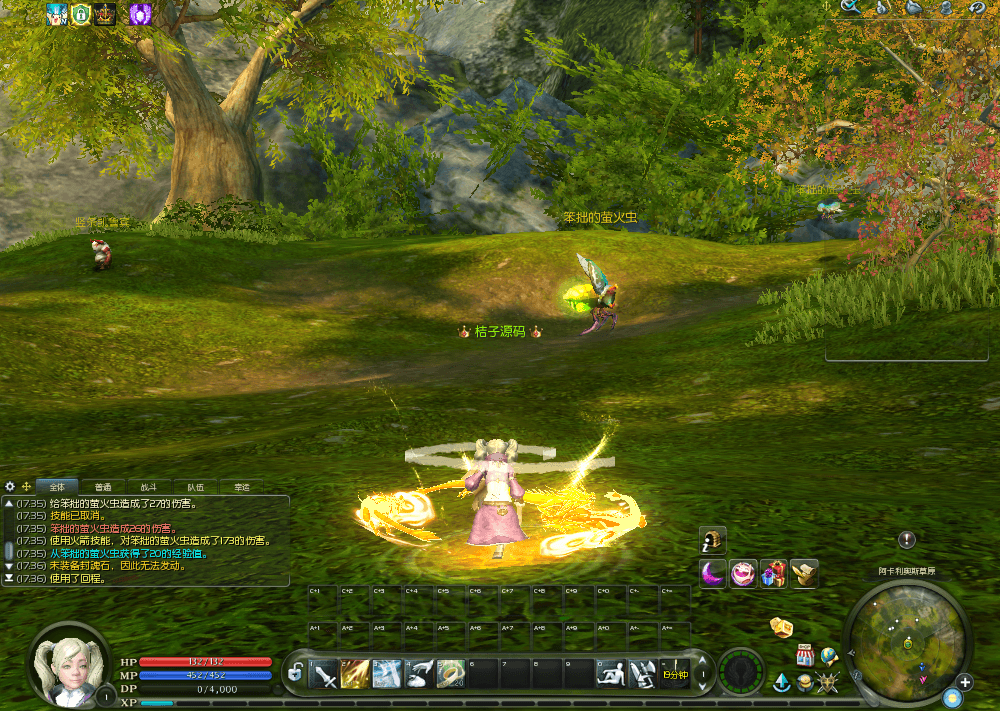
Task: Open the exclamation mark alert icon
Action: (907, 540)
